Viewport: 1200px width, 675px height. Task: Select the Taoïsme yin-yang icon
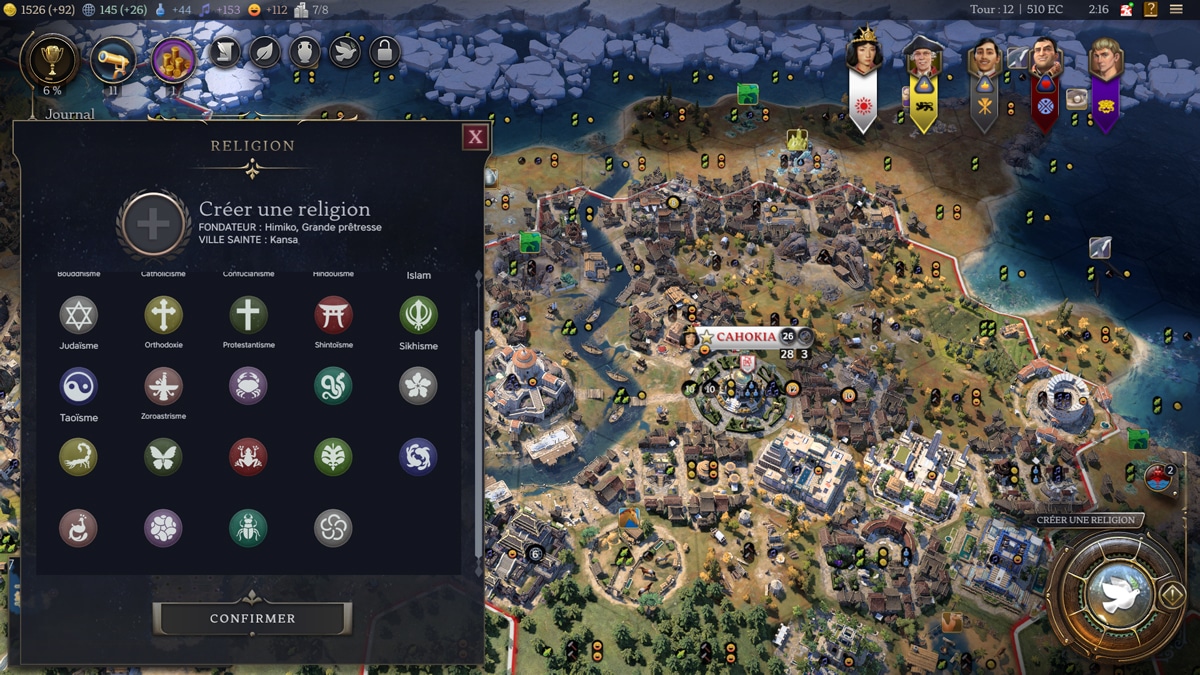tap(78, 386)
